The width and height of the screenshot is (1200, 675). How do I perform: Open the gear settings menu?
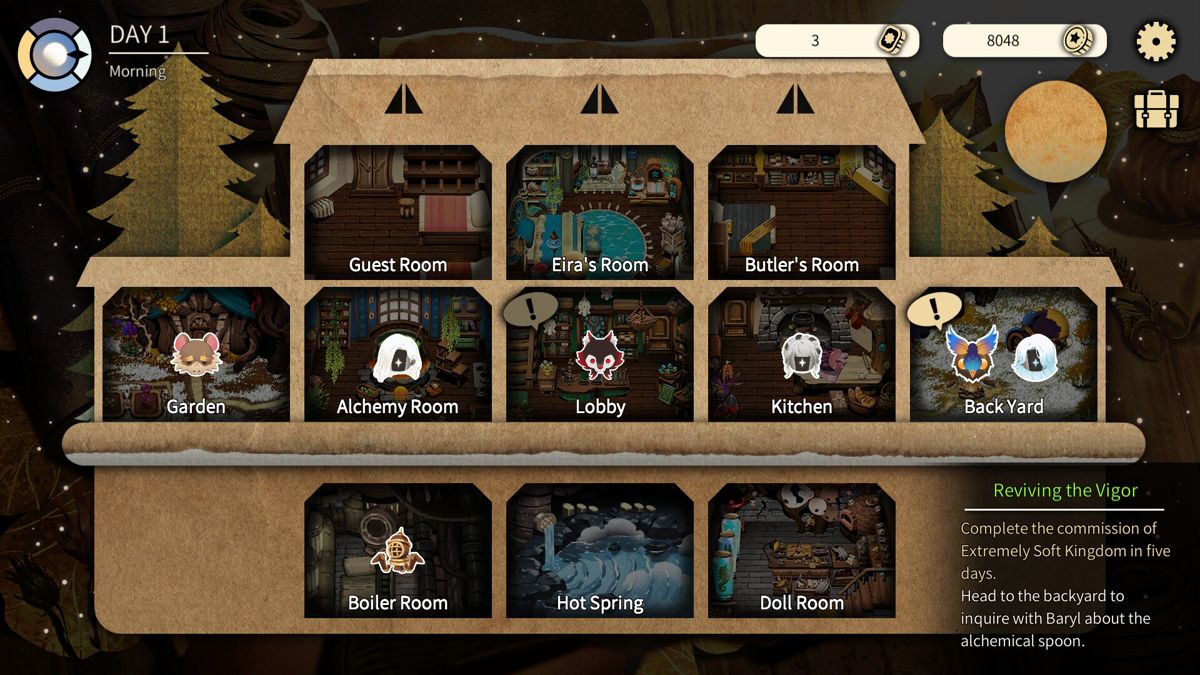click(x=1156, y=42)
